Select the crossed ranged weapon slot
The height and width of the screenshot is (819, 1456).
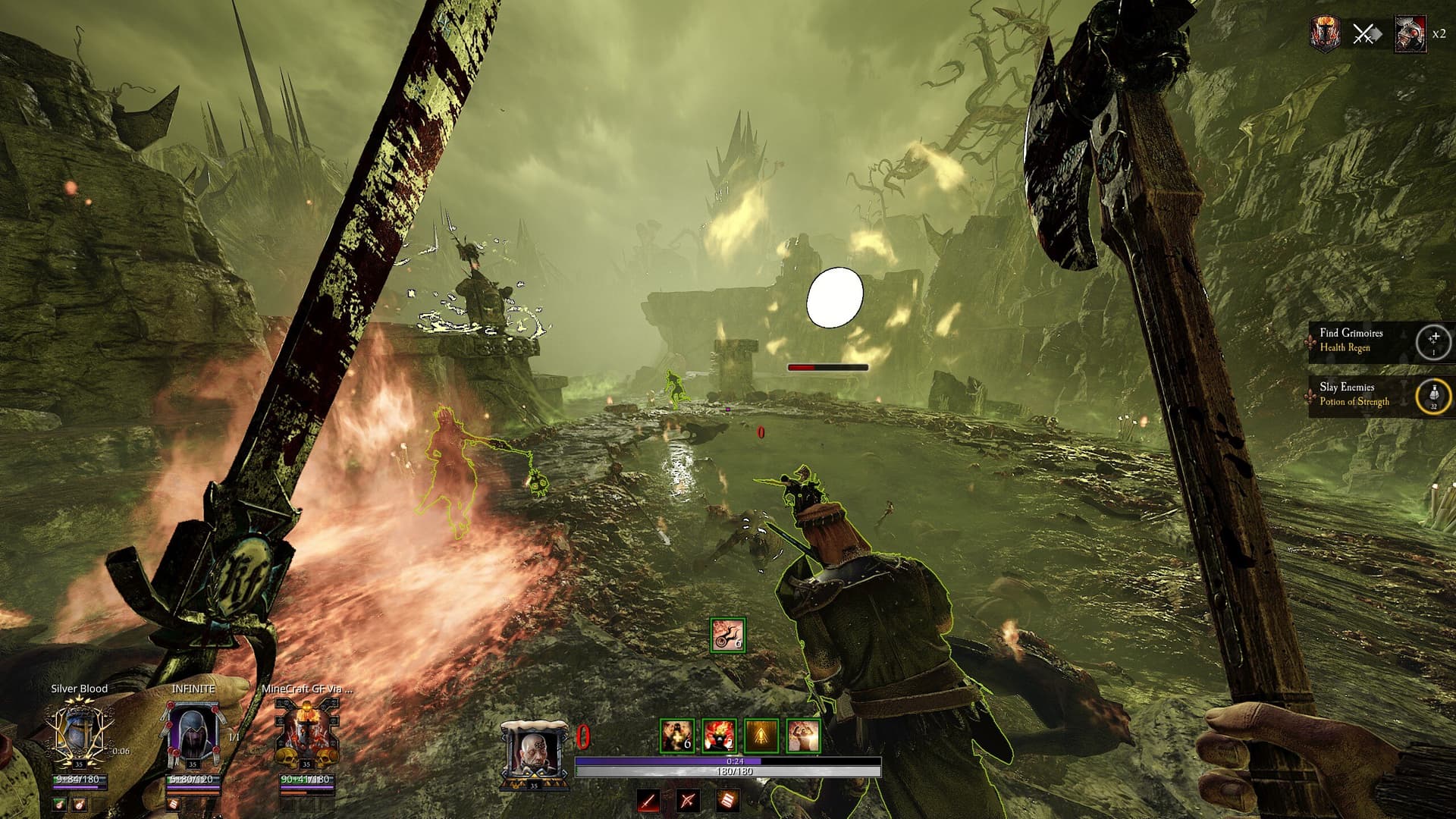[688, 800]
